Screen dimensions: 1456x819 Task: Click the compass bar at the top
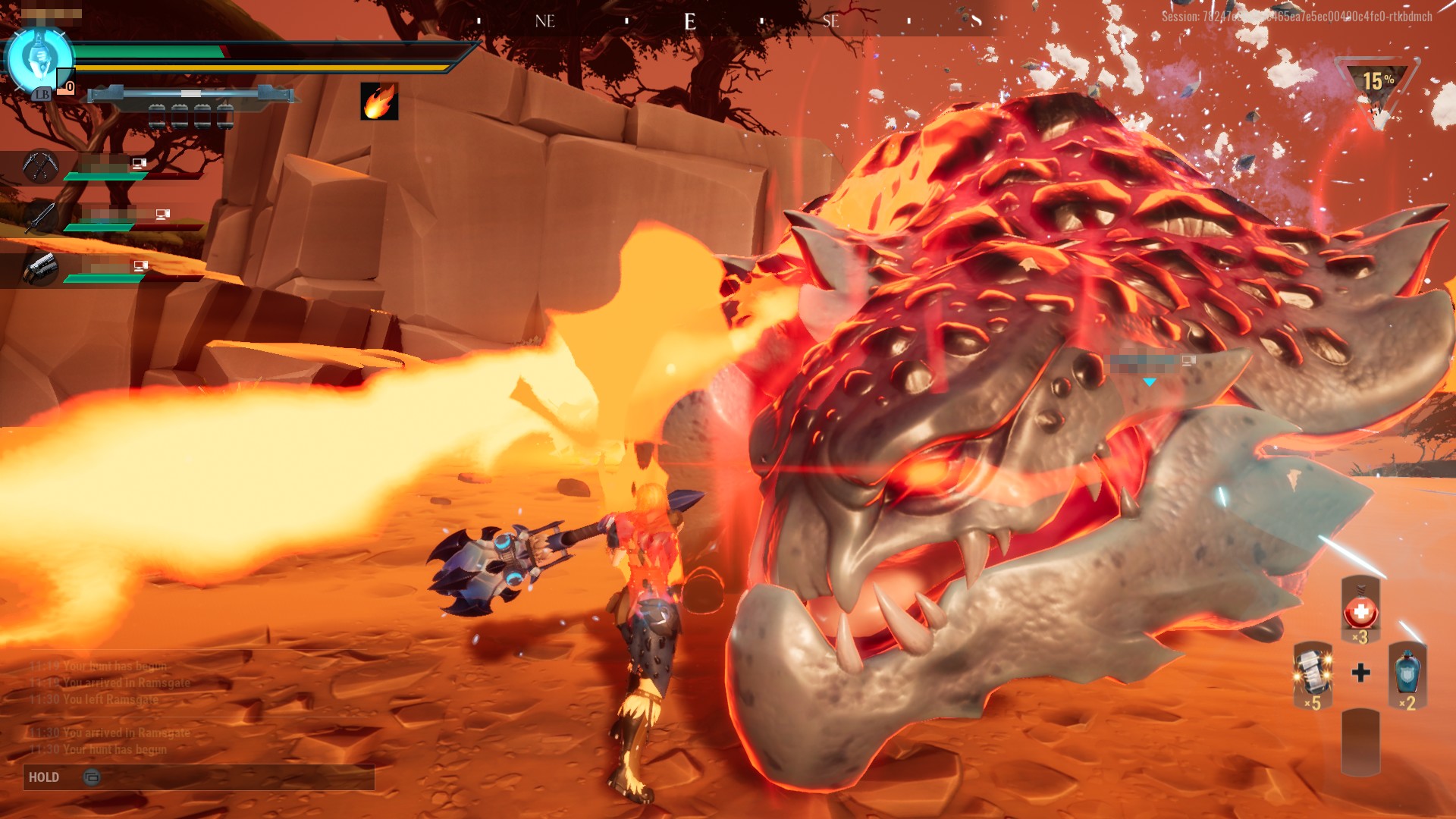pyautogui.click(x=689, y=21)
